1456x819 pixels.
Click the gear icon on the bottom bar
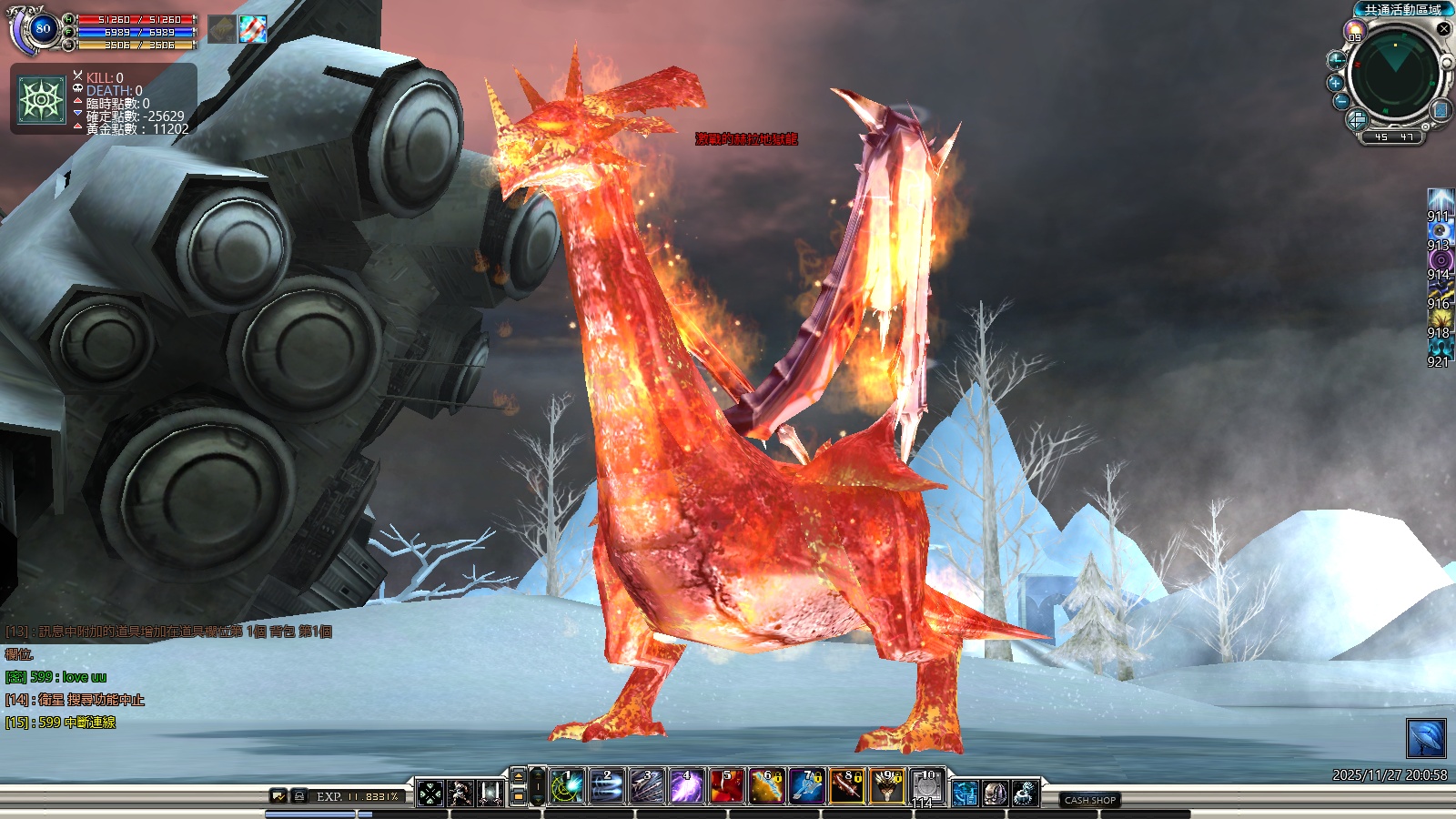[x=1025, y=794]
